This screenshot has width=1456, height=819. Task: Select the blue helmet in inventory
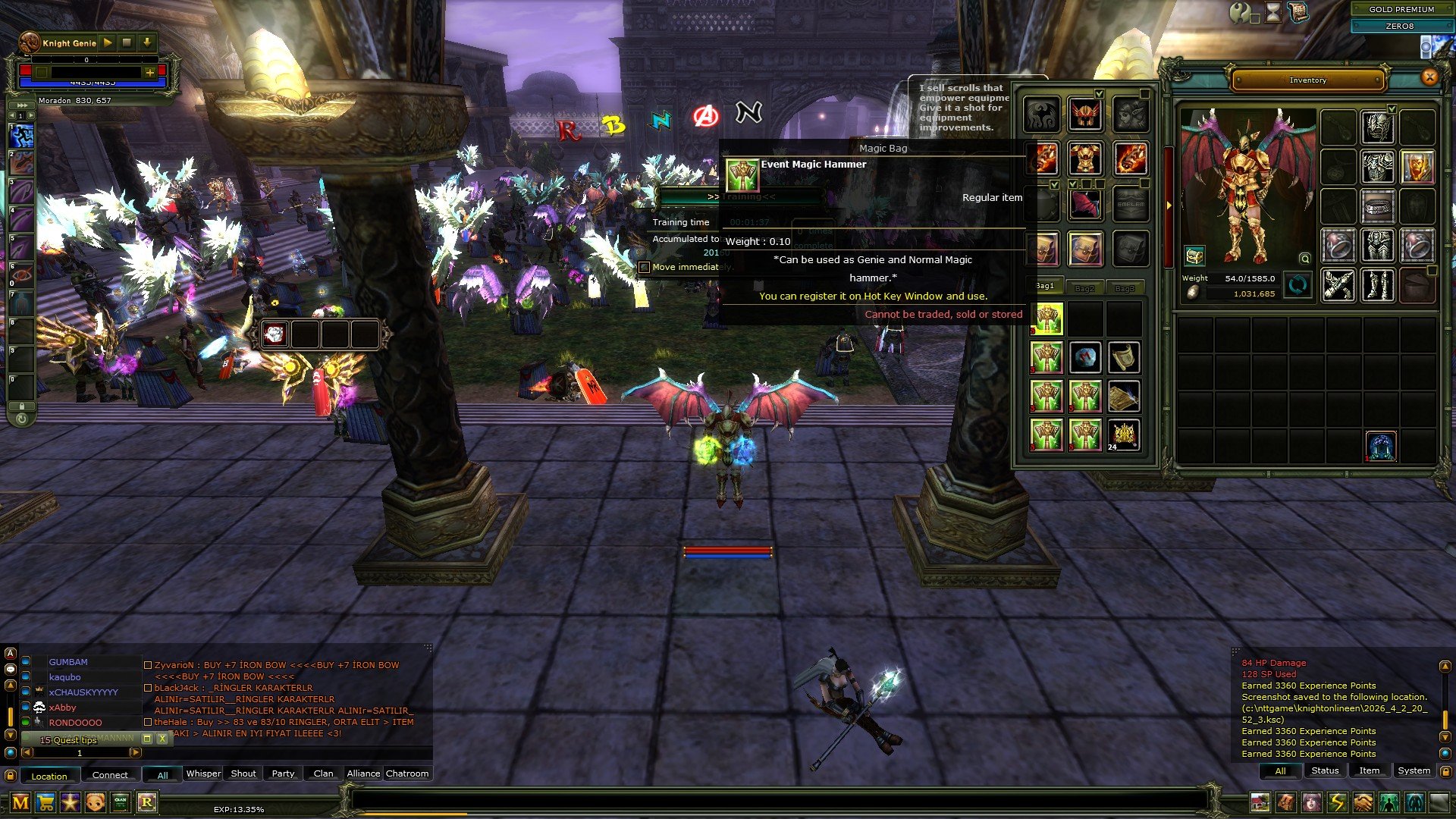tap(1381, 447)
